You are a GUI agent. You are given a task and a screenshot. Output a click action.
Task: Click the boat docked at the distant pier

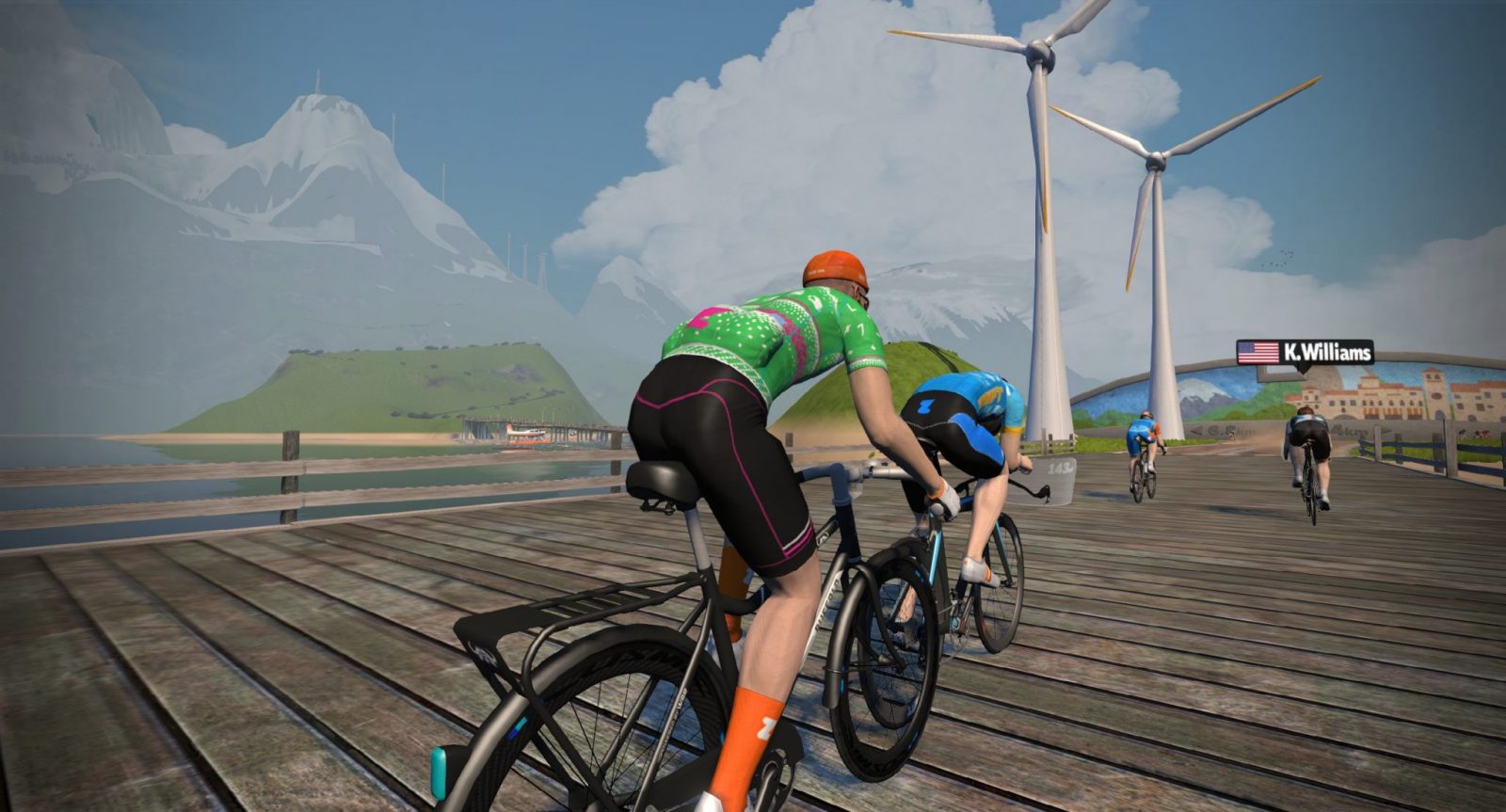[x=524, y=432]
